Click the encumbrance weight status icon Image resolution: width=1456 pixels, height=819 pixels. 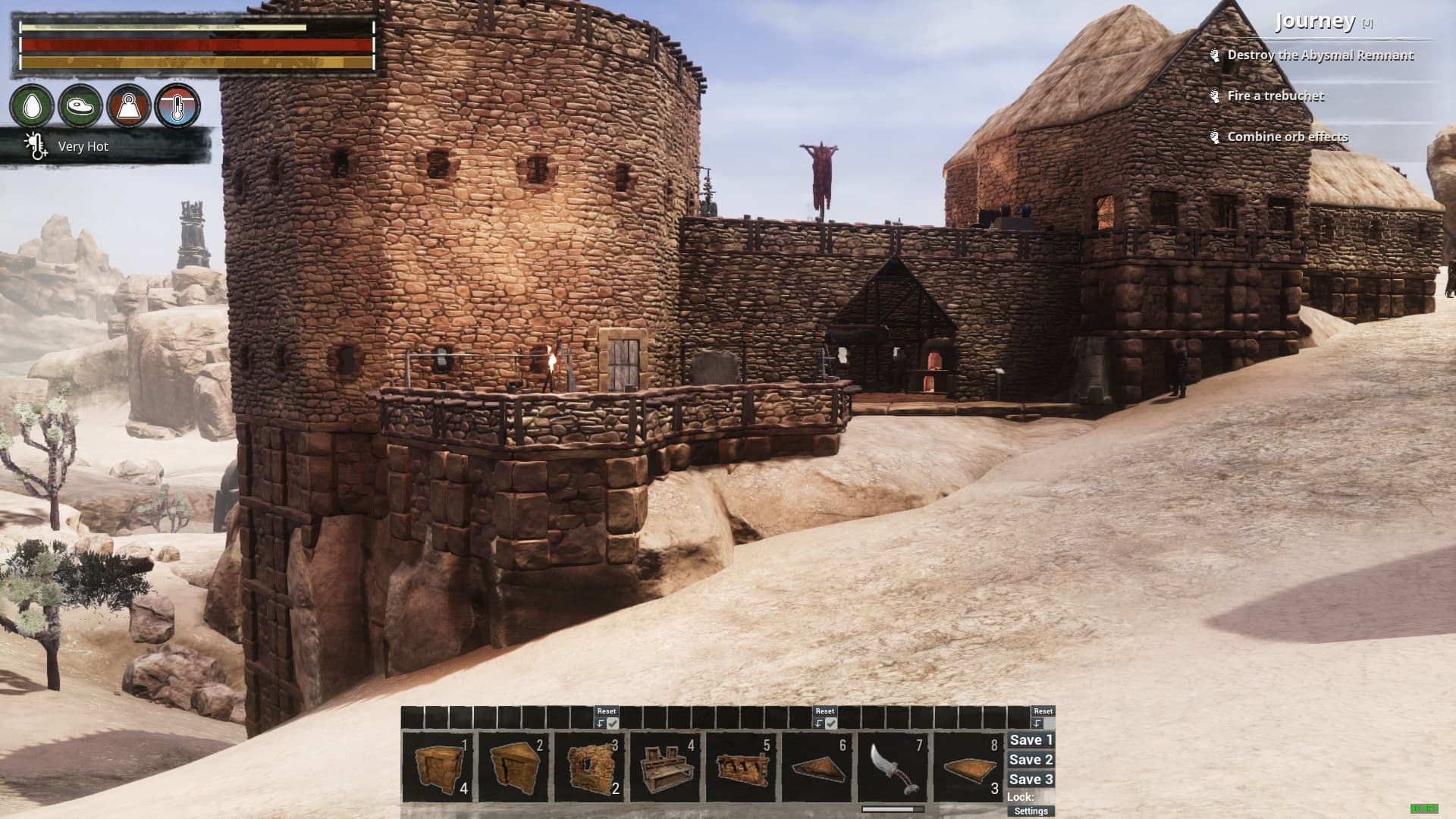coord(129,105)
